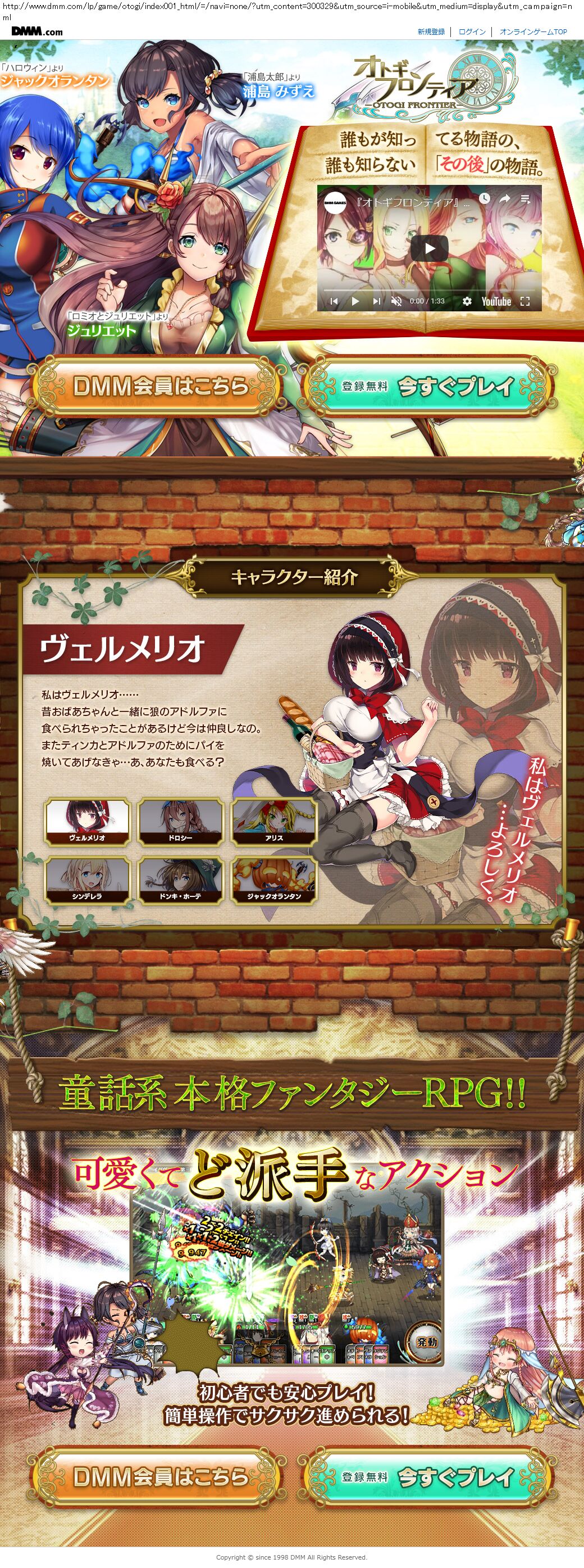This screenshot has width=584, height=1568.
Task: Click the orange DMM会員はこちら button beside the Juliet character
Action: (159, 386)
